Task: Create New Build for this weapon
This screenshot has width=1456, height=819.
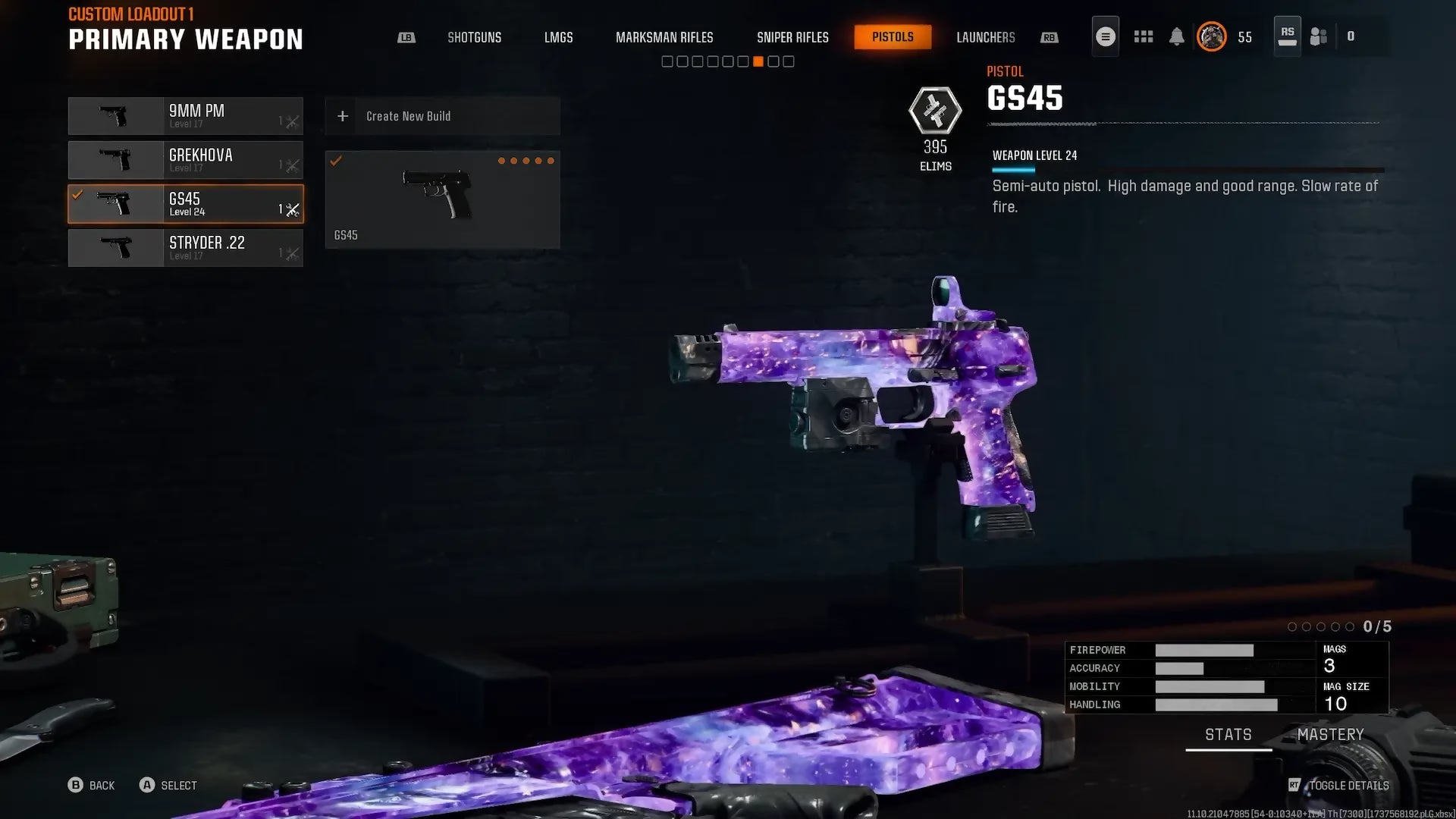Action: coord(442,116)
